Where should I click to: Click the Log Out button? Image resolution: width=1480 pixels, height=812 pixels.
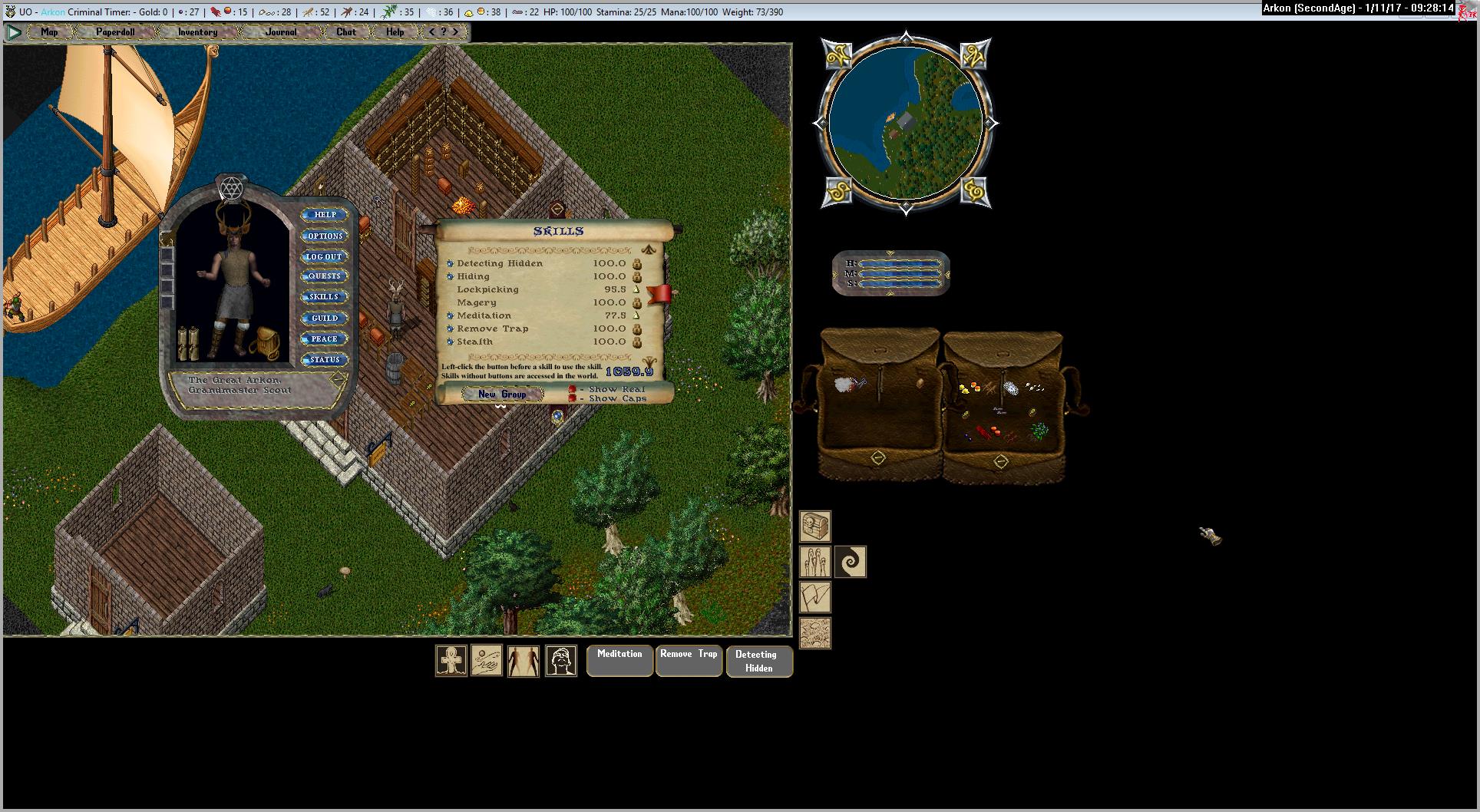325,256
